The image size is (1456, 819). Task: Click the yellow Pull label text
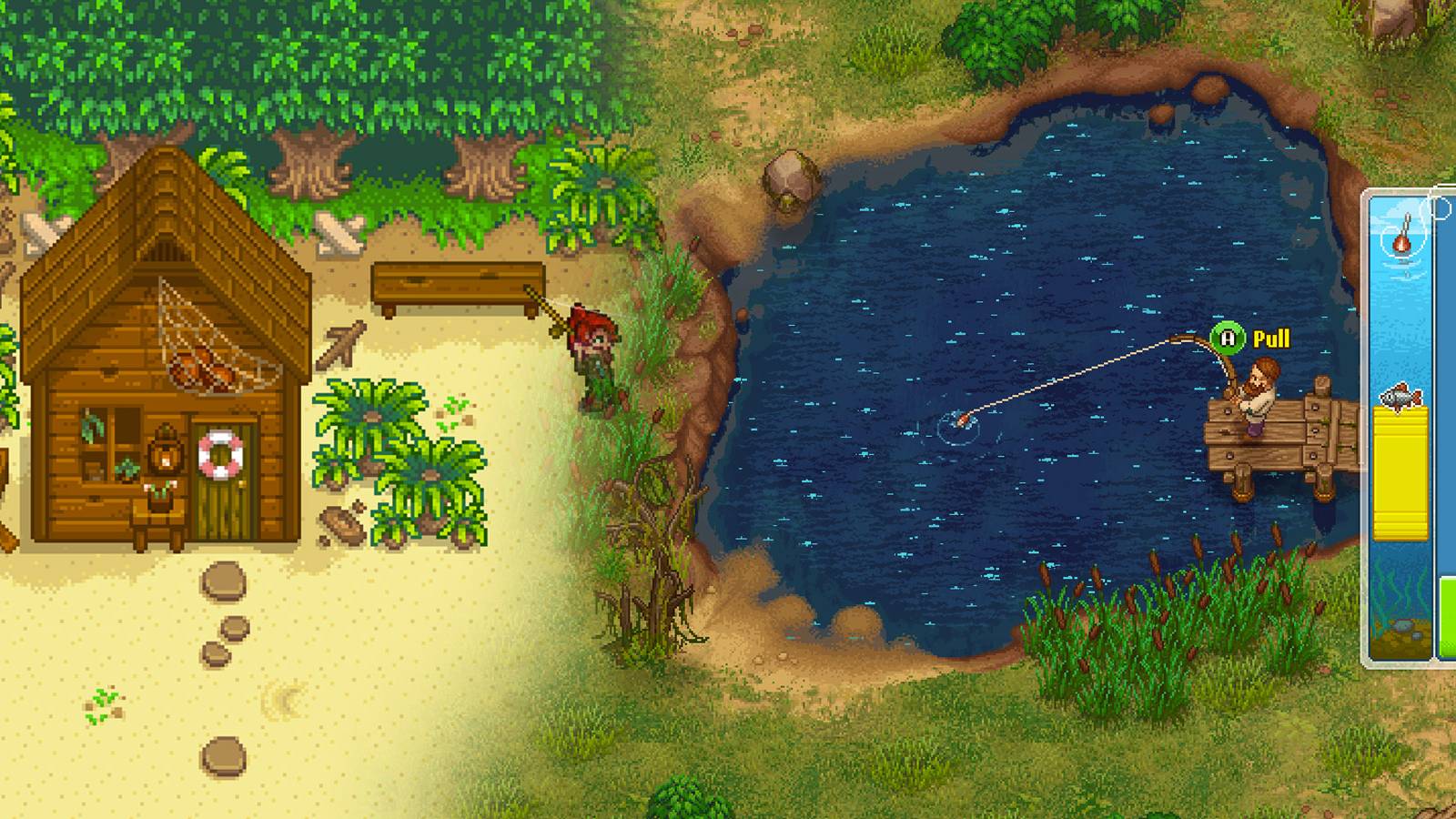[1272, 339]
